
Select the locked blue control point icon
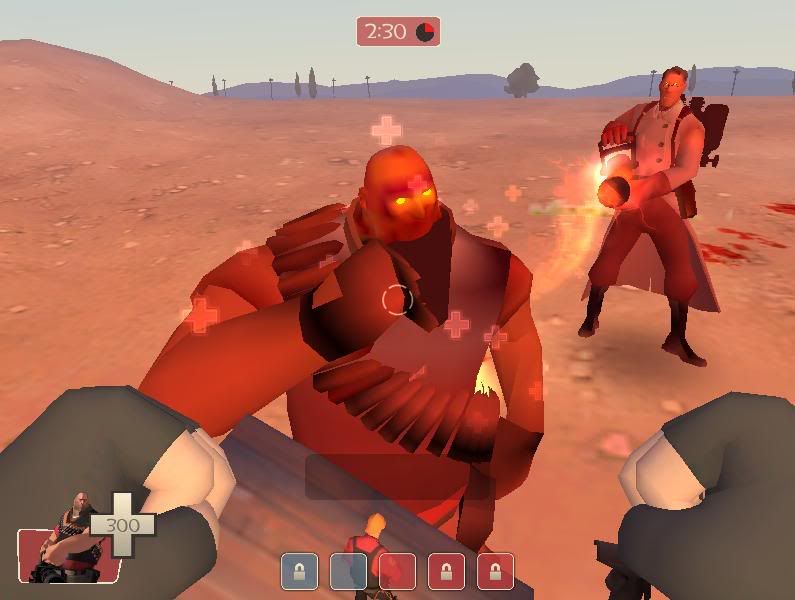[x=299, y=571]
